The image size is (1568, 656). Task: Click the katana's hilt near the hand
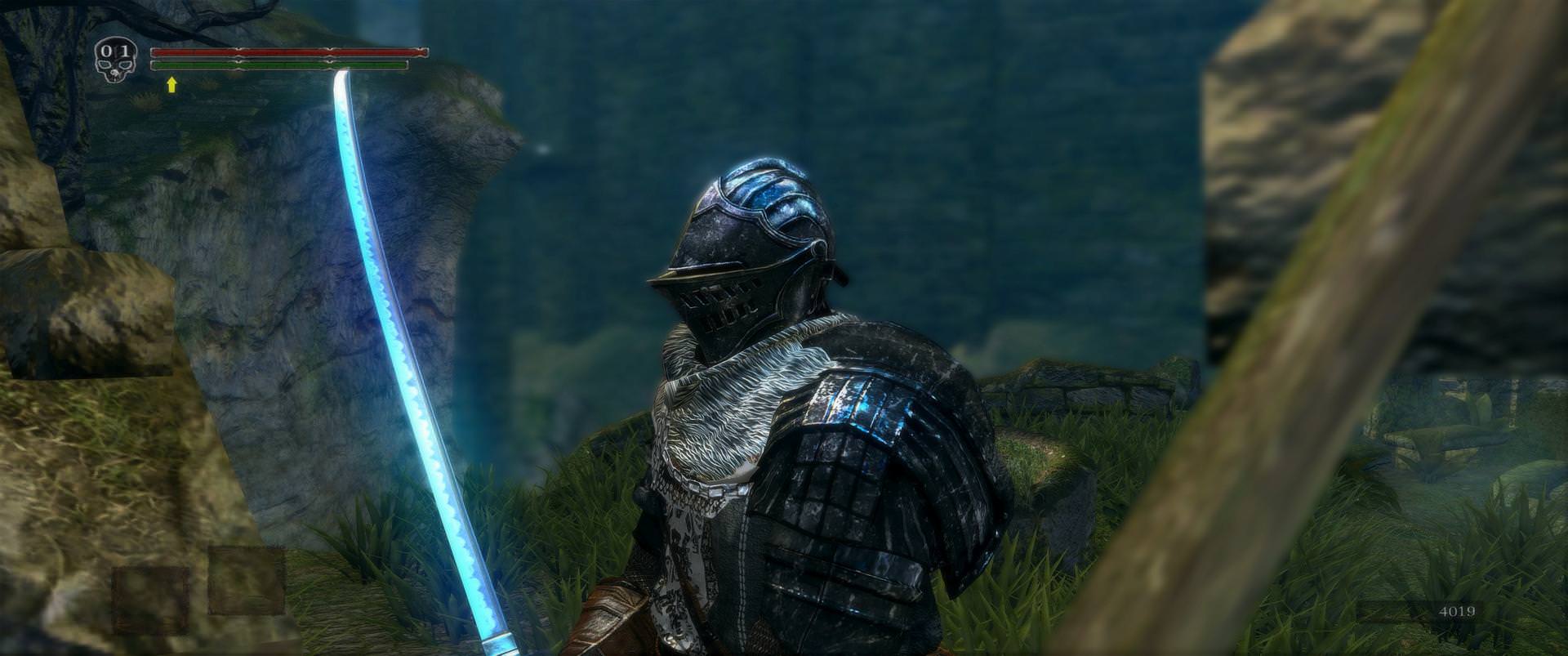coord(502,645)
